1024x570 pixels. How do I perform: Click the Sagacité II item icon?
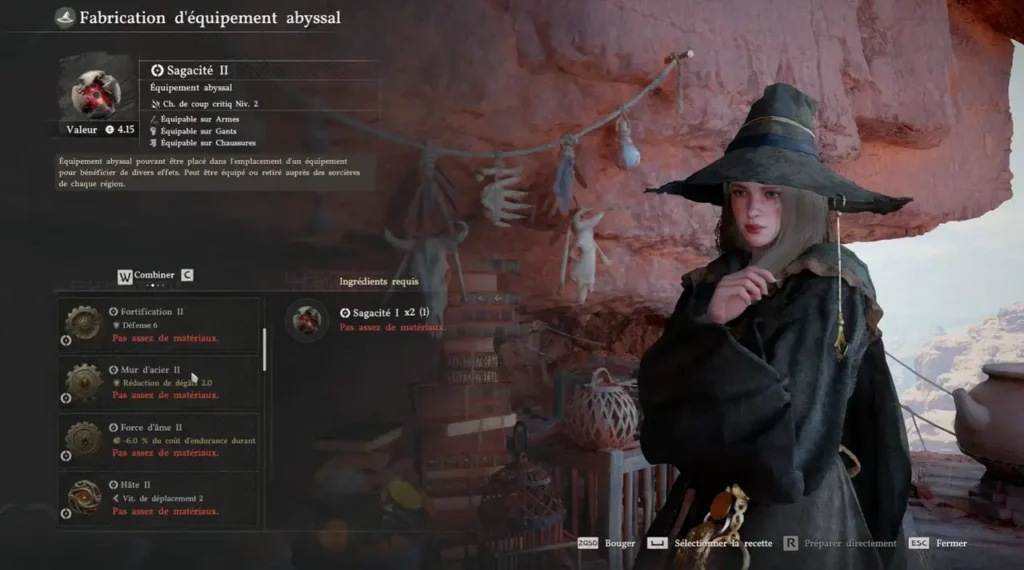point(96,88)
